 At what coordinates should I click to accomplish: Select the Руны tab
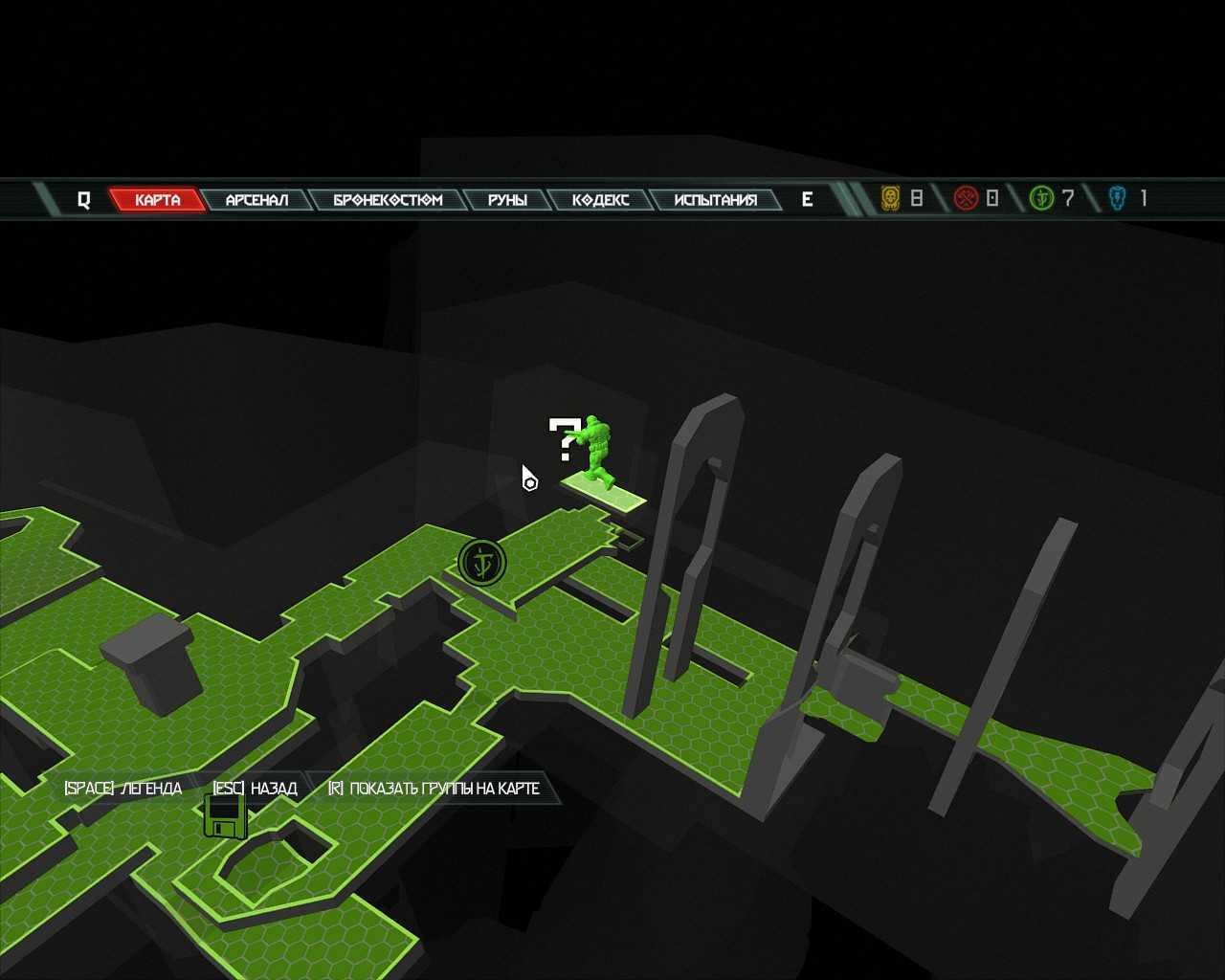point(507,200)
